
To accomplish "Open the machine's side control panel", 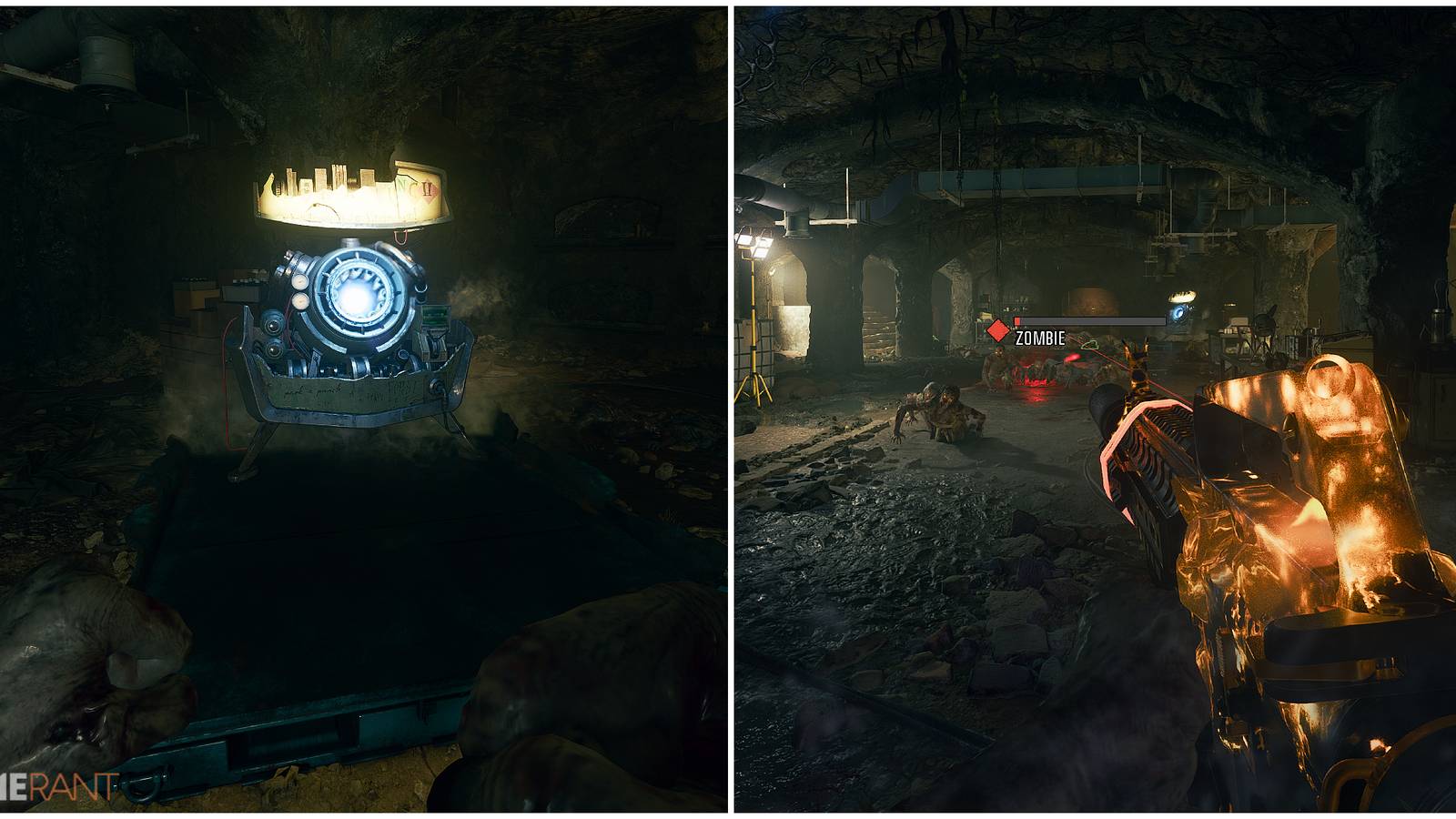I will [x=434, y=317].
